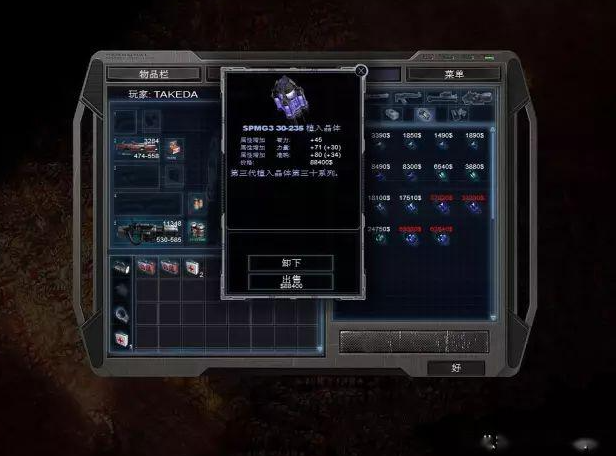Screen dimensions: 616x456
Task: Open the 菜单 menu button
Action: [x=452, y=74]
